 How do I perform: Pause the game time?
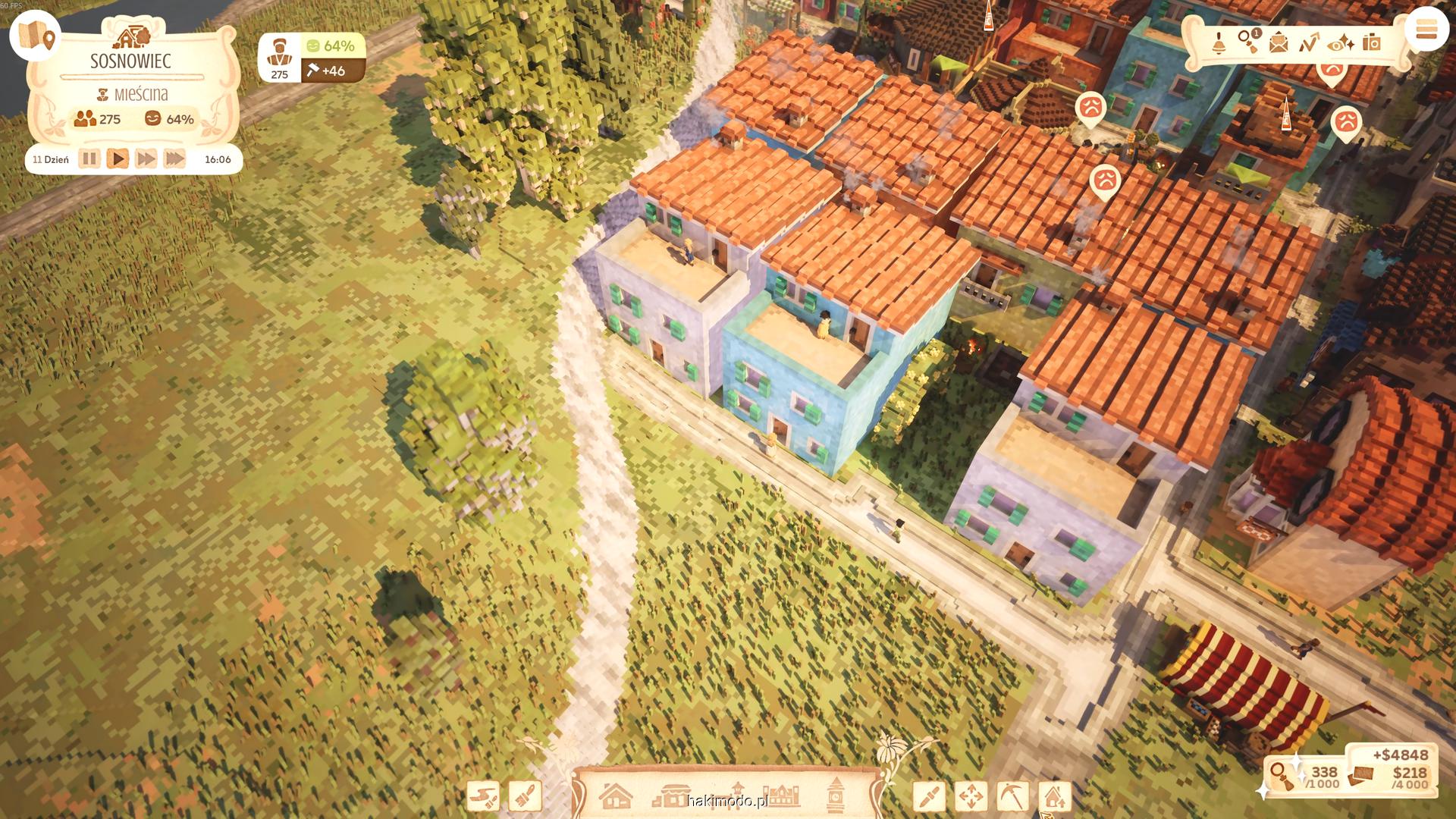click(x=89, y=159)
